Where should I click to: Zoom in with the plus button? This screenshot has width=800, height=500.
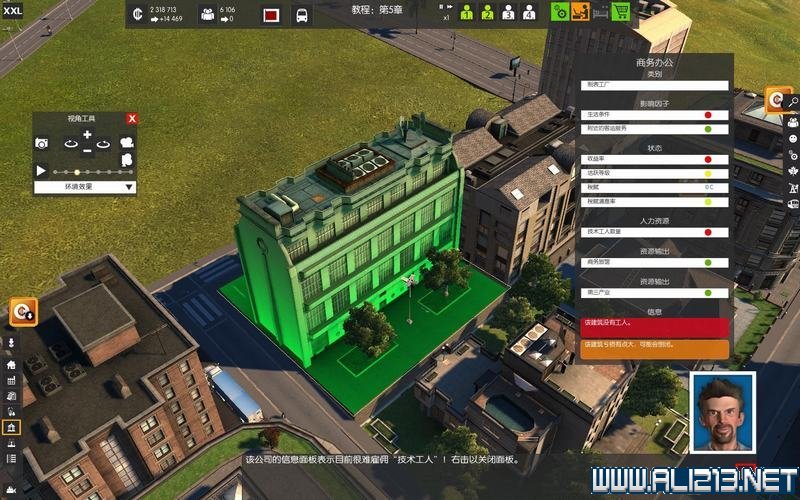[87, 134]
